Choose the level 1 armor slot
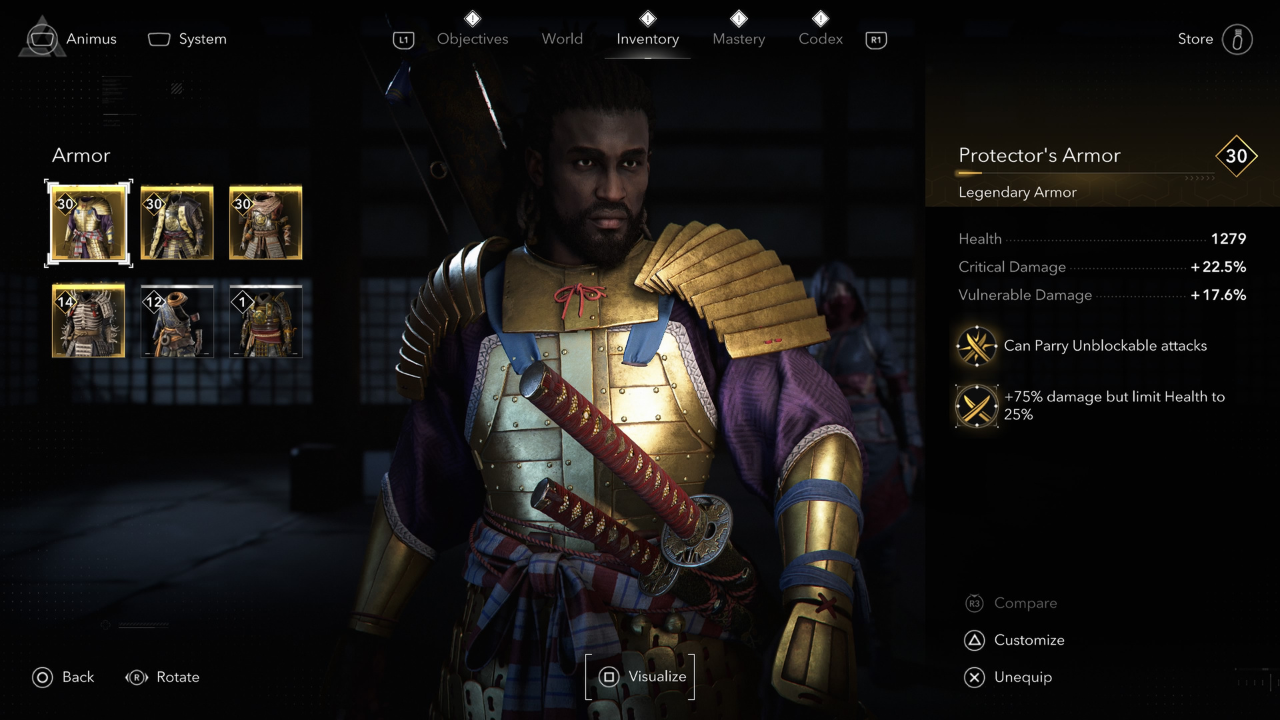The width and height of the screenshot is (1280, 720). [266, 321]
